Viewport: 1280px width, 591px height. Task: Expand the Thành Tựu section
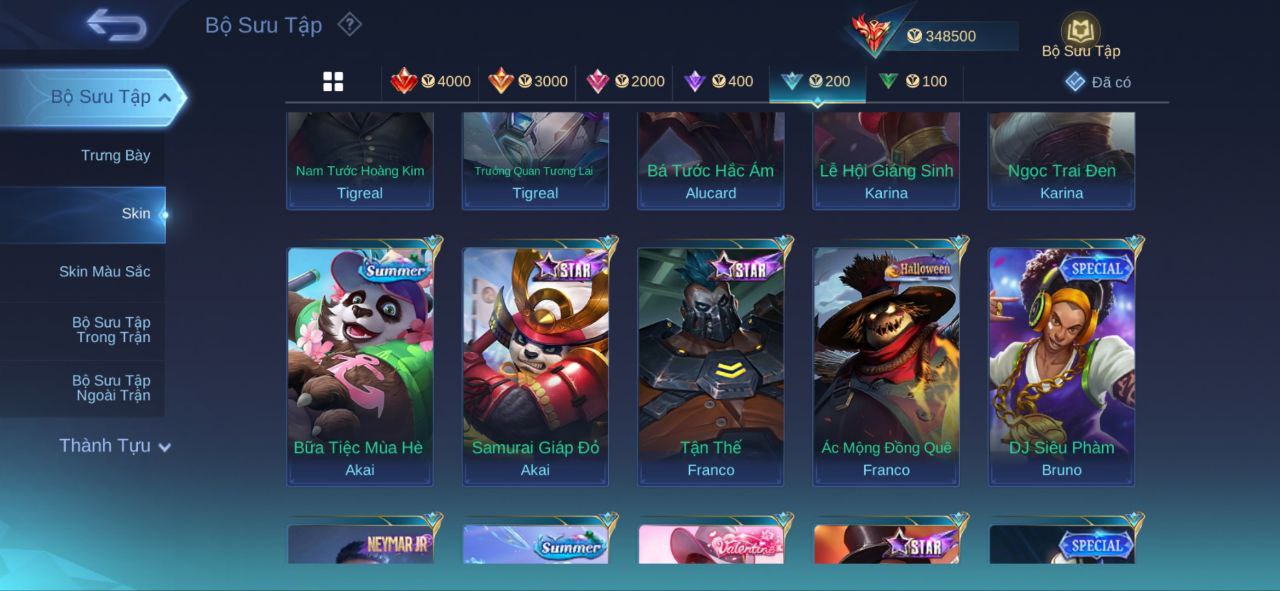114,446
